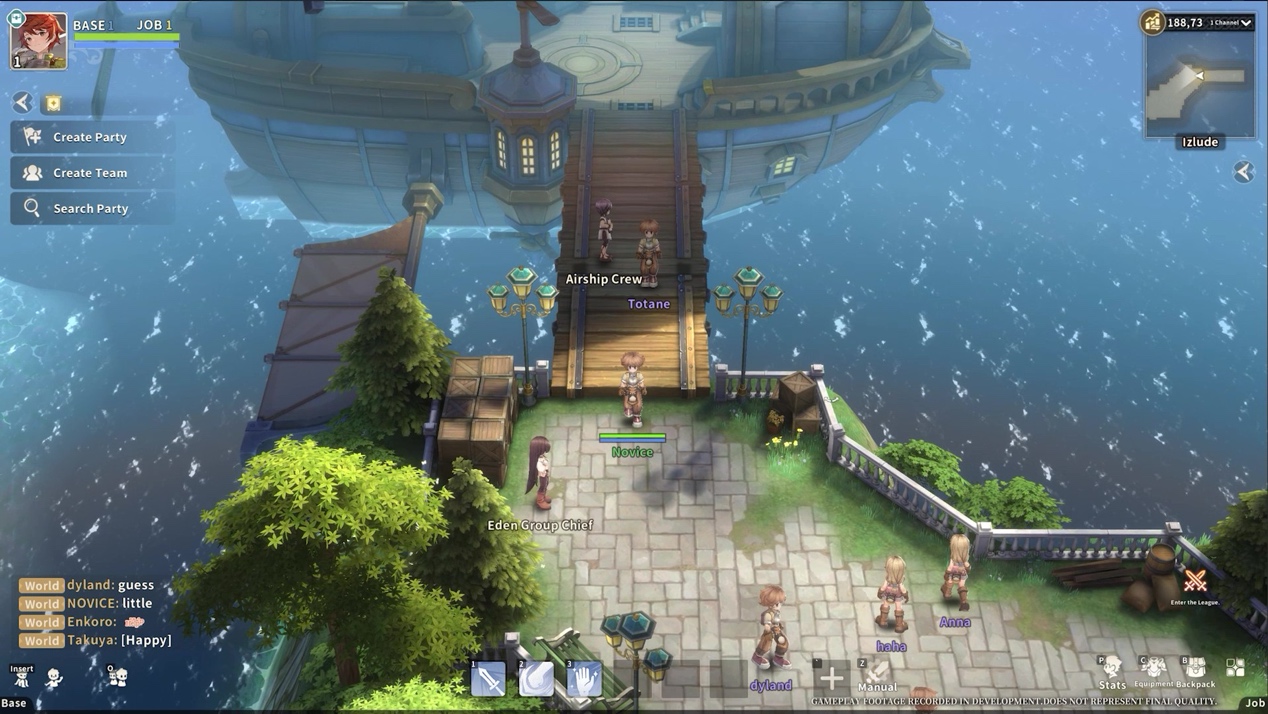Open the red-haired character portrait
This screenshot has height=714, width=1268.
coord(39,41)
